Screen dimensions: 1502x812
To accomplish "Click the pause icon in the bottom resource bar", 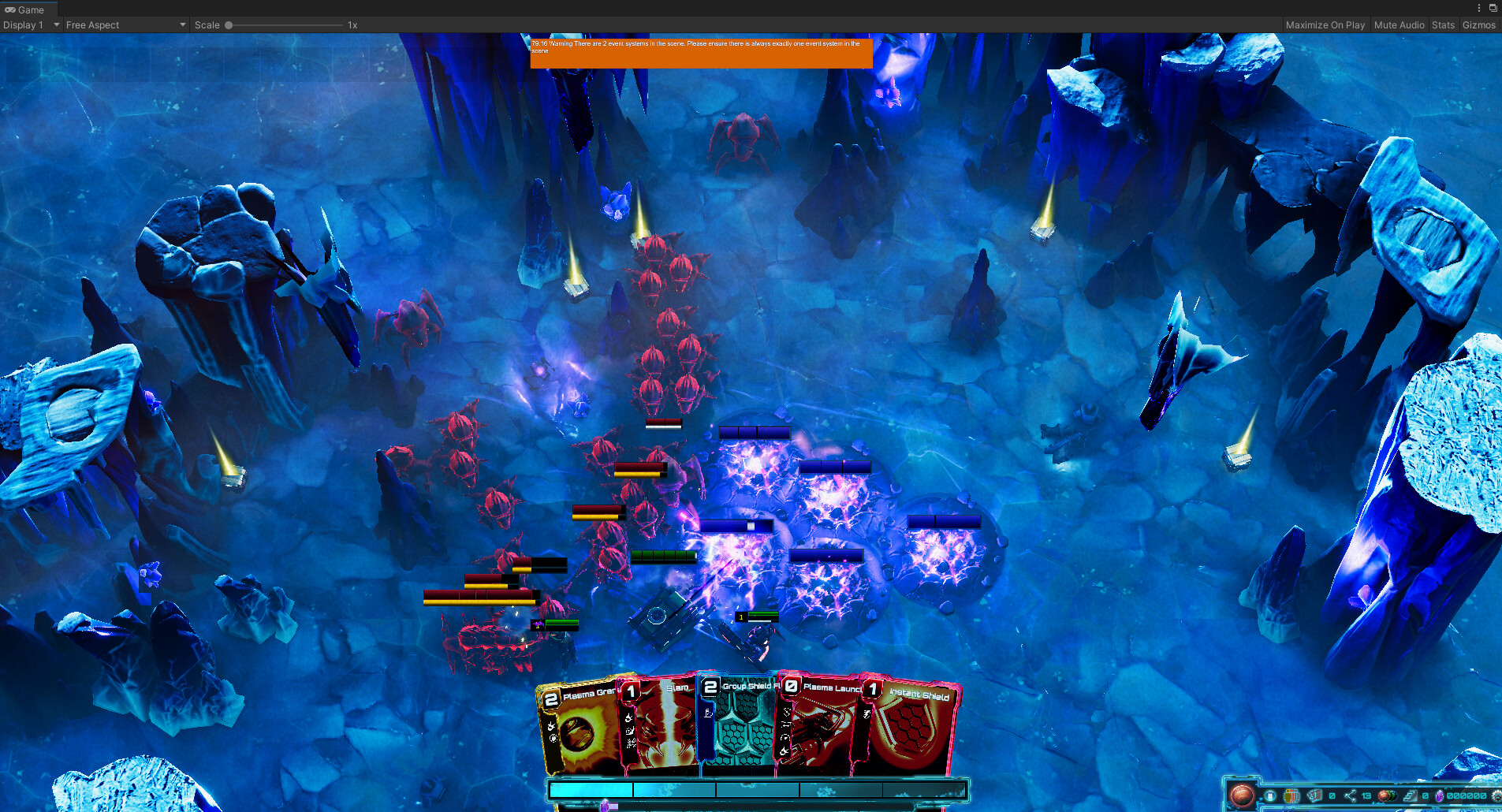I will [x=1269, y=795].
